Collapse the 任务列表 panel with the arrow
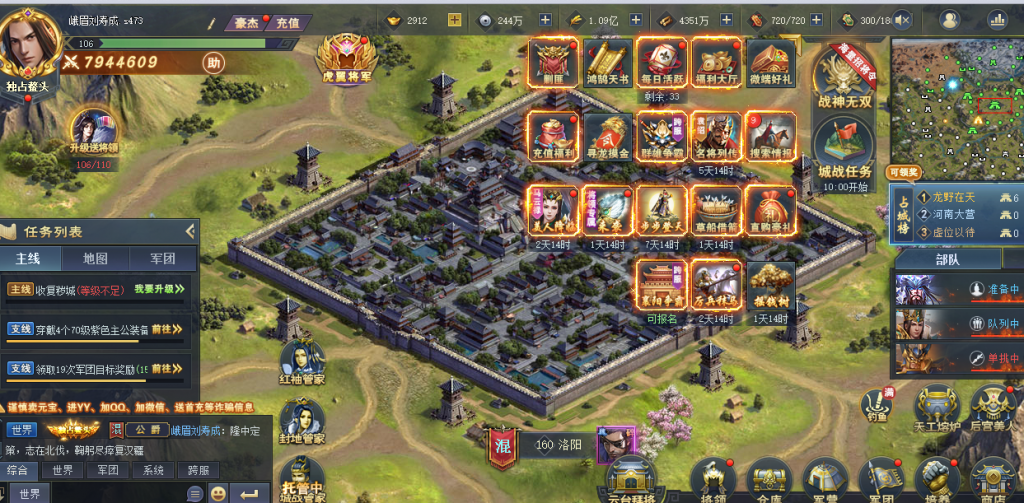This screenshot has width=1024, height=503. click(189, 231)
